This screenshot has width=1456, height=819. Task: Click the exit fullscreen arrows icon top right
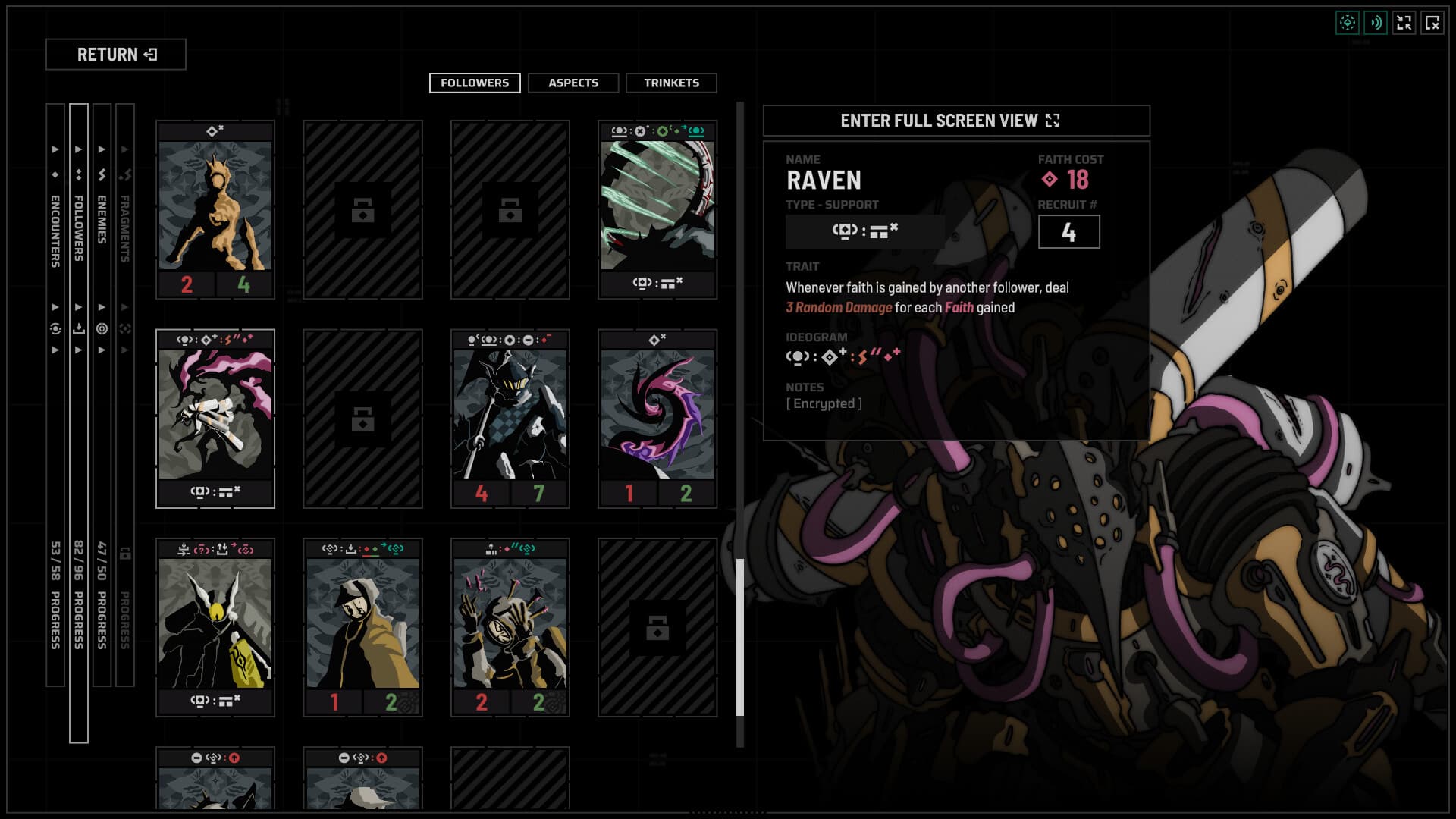(1404, 24)
